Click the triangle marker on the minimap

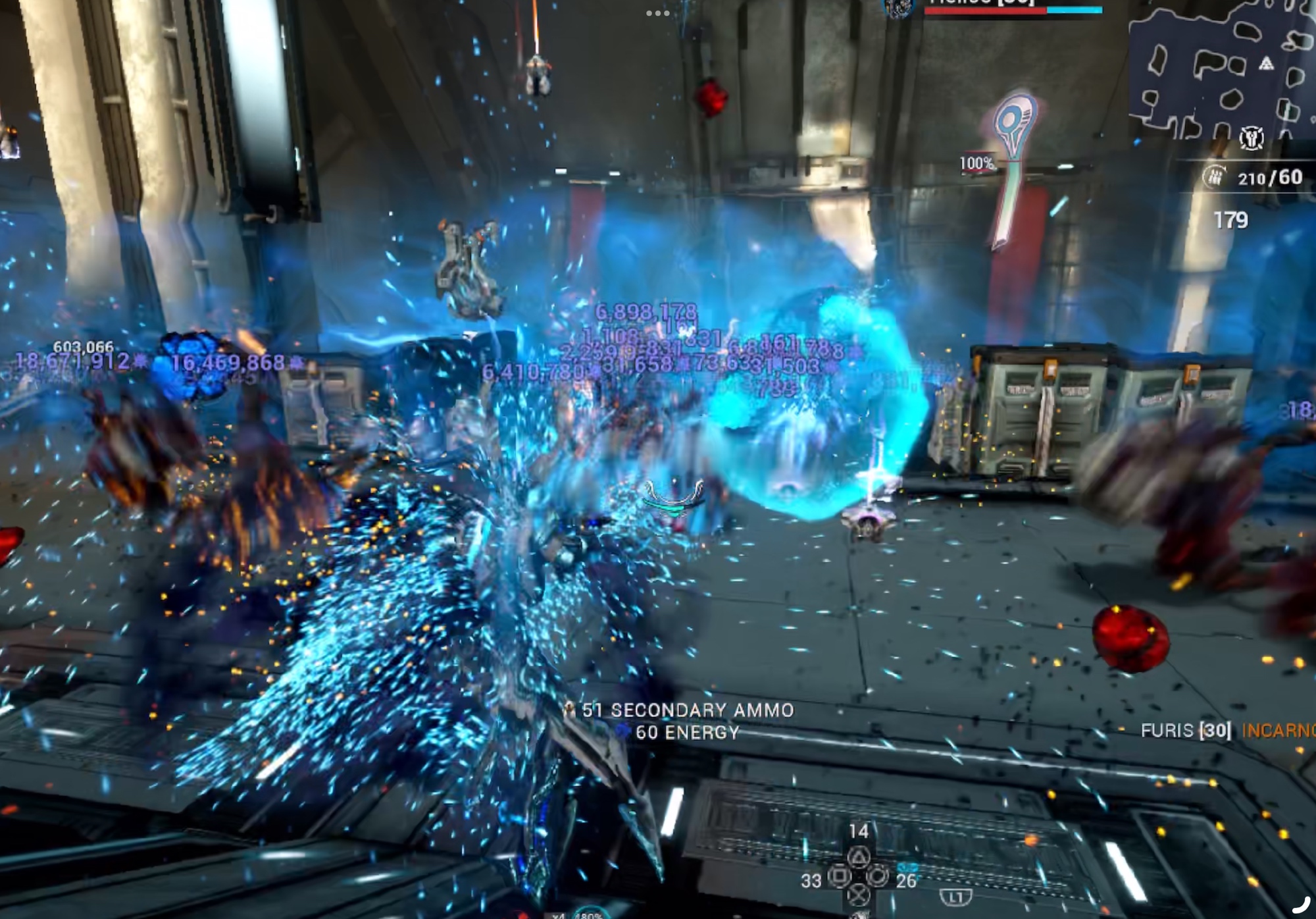[1266, 64]
